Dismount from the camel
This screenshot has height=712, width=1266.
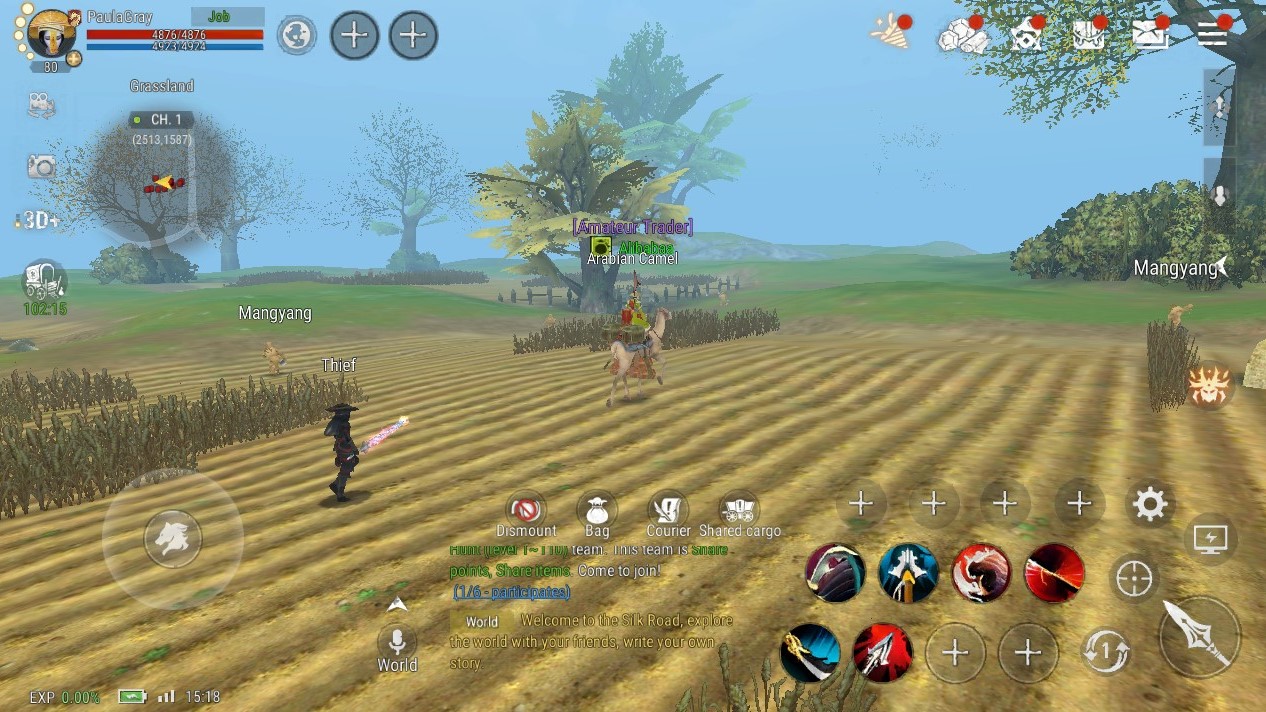(525, 509)
